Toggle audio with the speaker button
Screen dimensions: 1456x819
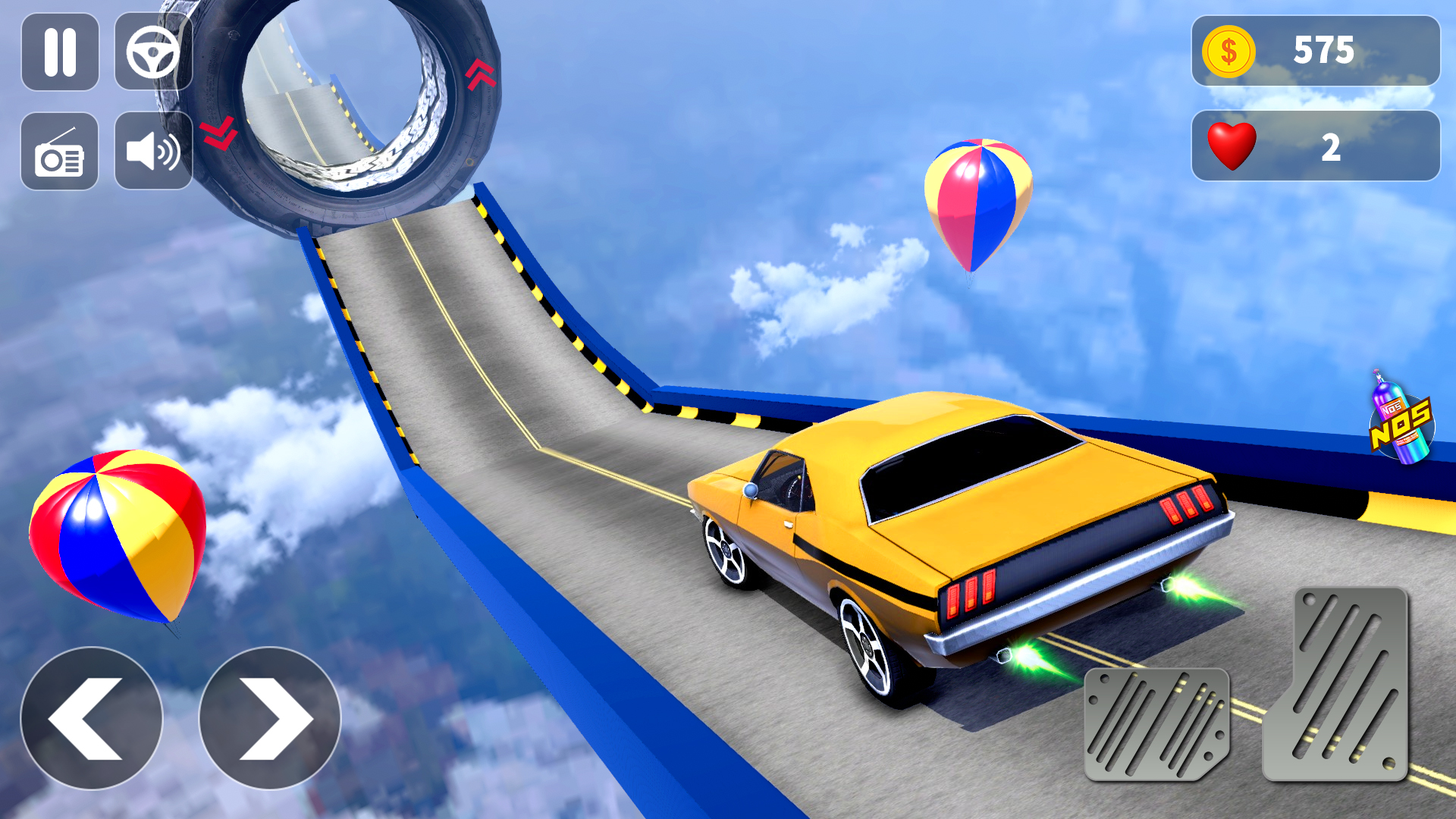(152, 152)
